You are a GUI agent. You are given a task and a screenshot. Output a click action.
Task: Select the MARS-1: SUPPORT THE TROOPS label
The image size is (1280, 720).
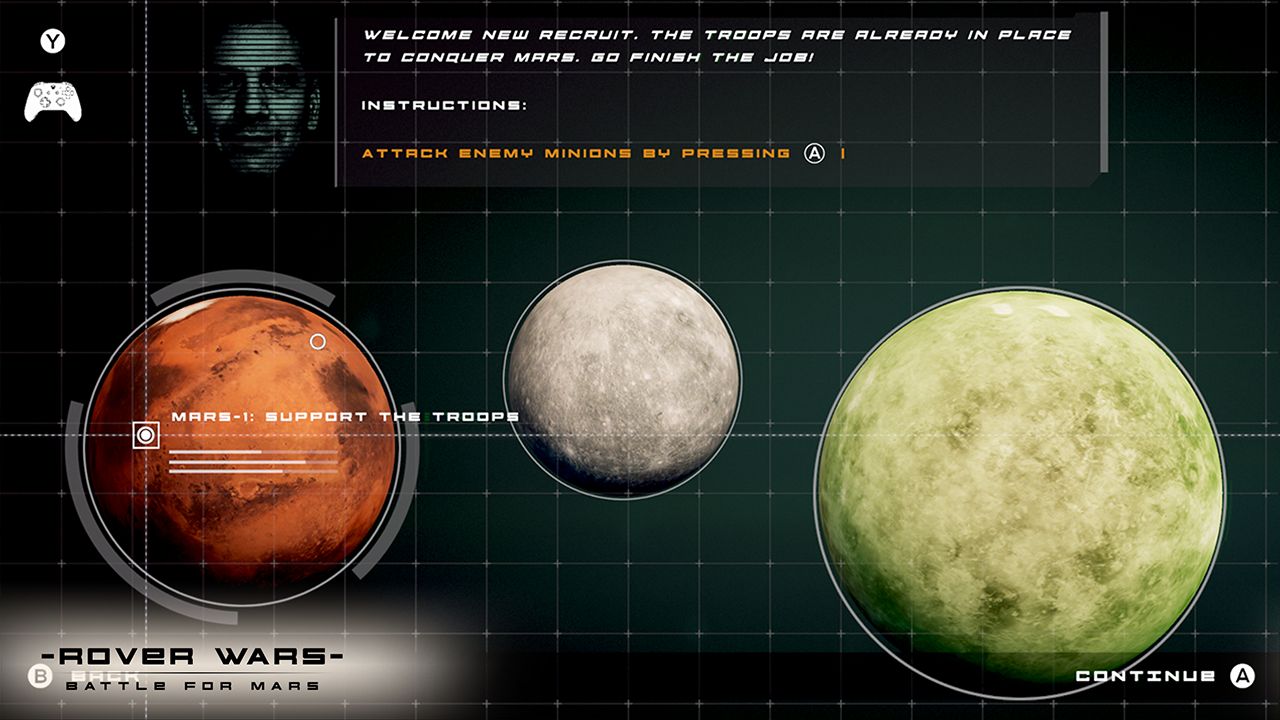343,415
